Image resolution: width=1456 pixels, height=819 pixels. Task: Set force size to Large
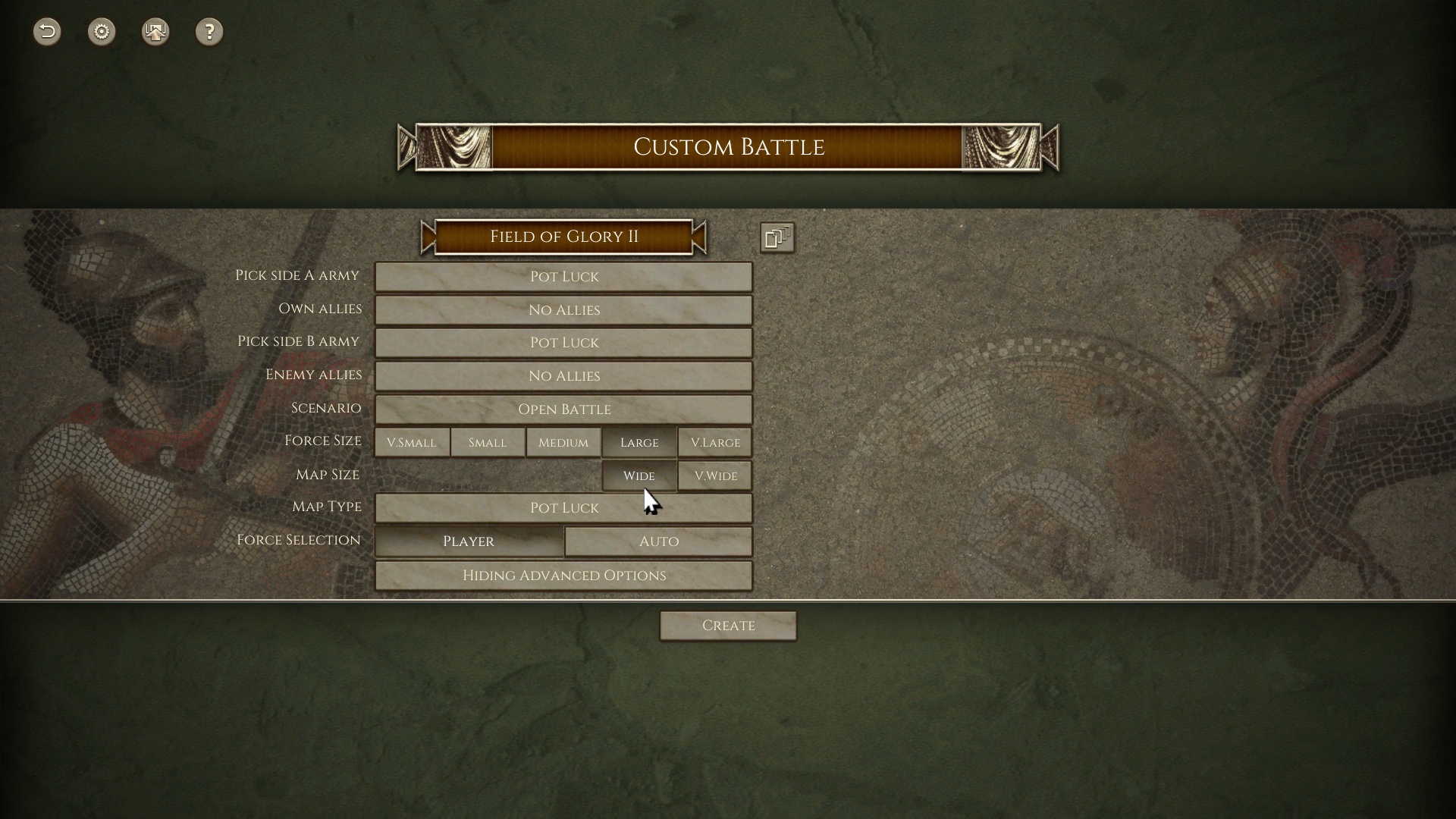[639, 443]
